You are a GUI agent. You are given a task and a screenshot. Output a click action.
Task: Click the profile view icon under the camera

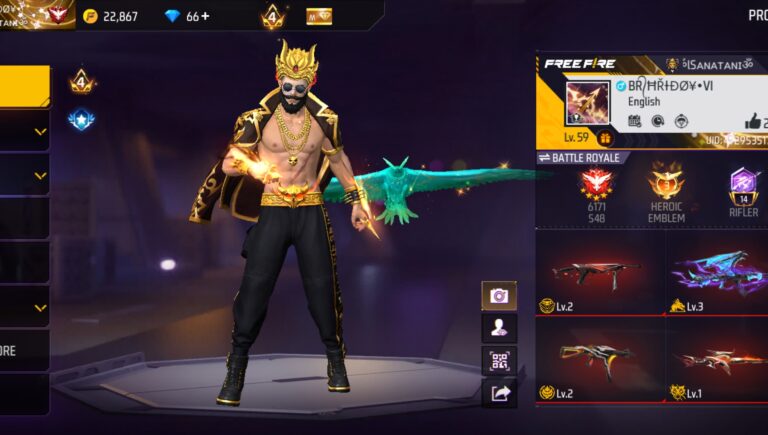[499, 328]
